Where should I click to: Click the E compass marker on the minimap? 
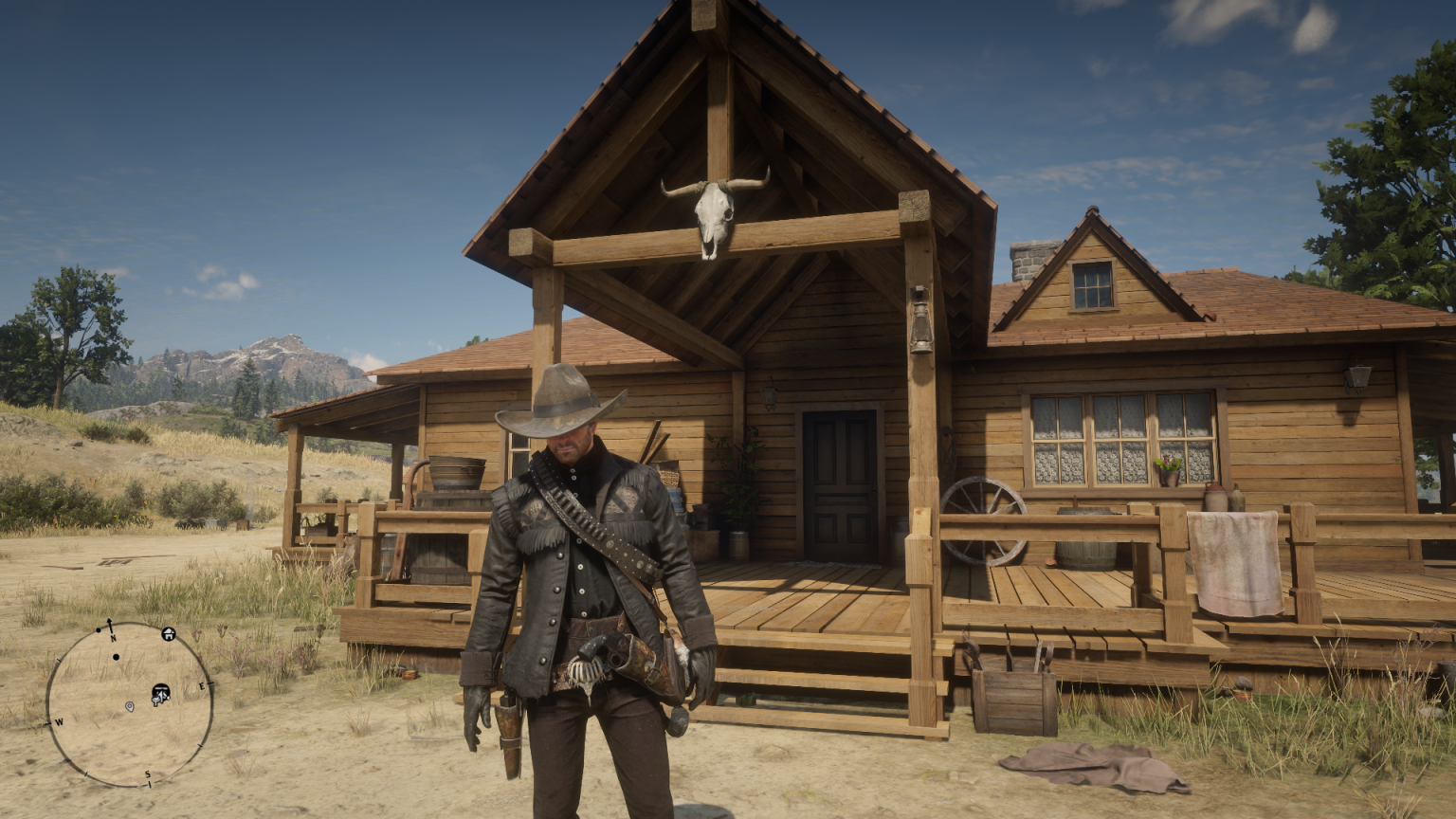pyautogui.click(x=202, y=685)
